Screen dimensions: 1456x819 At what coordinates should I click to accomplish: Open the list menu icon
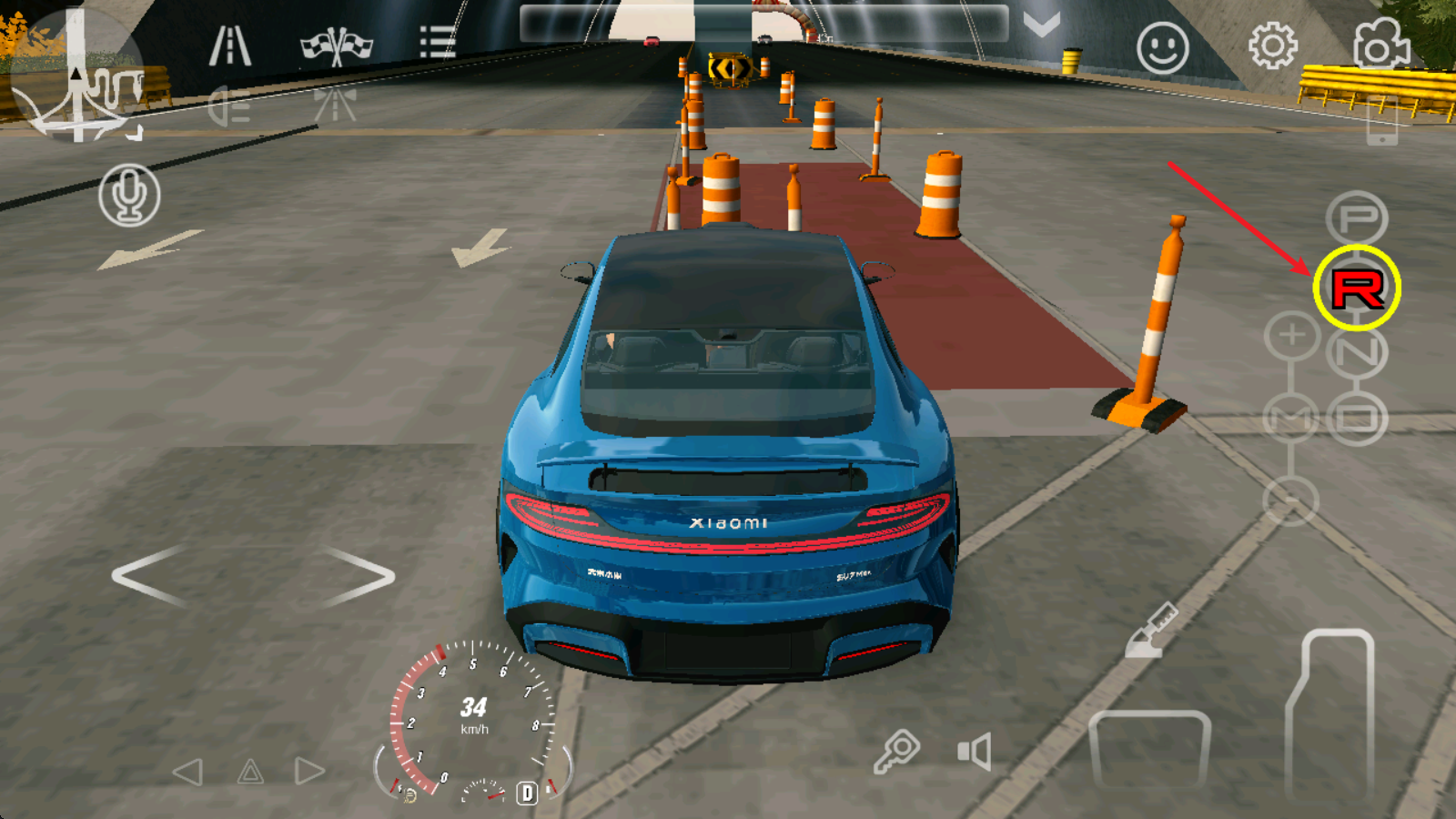tap(437, 43)
